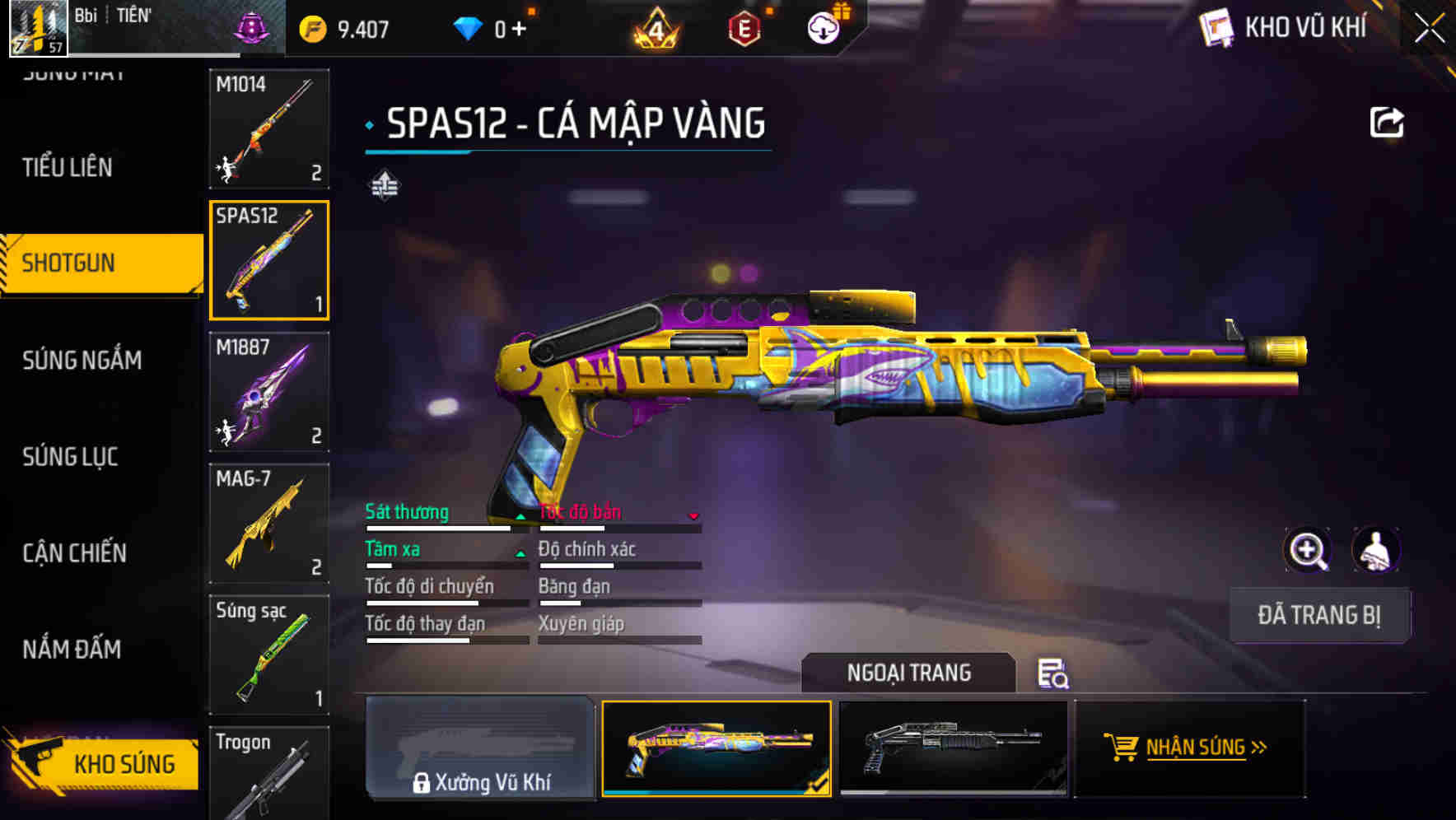The height and width of the screenshot is (820, 1456).
Task: Choose the MAG-7 weapon slot
Action: coord(269,524)
